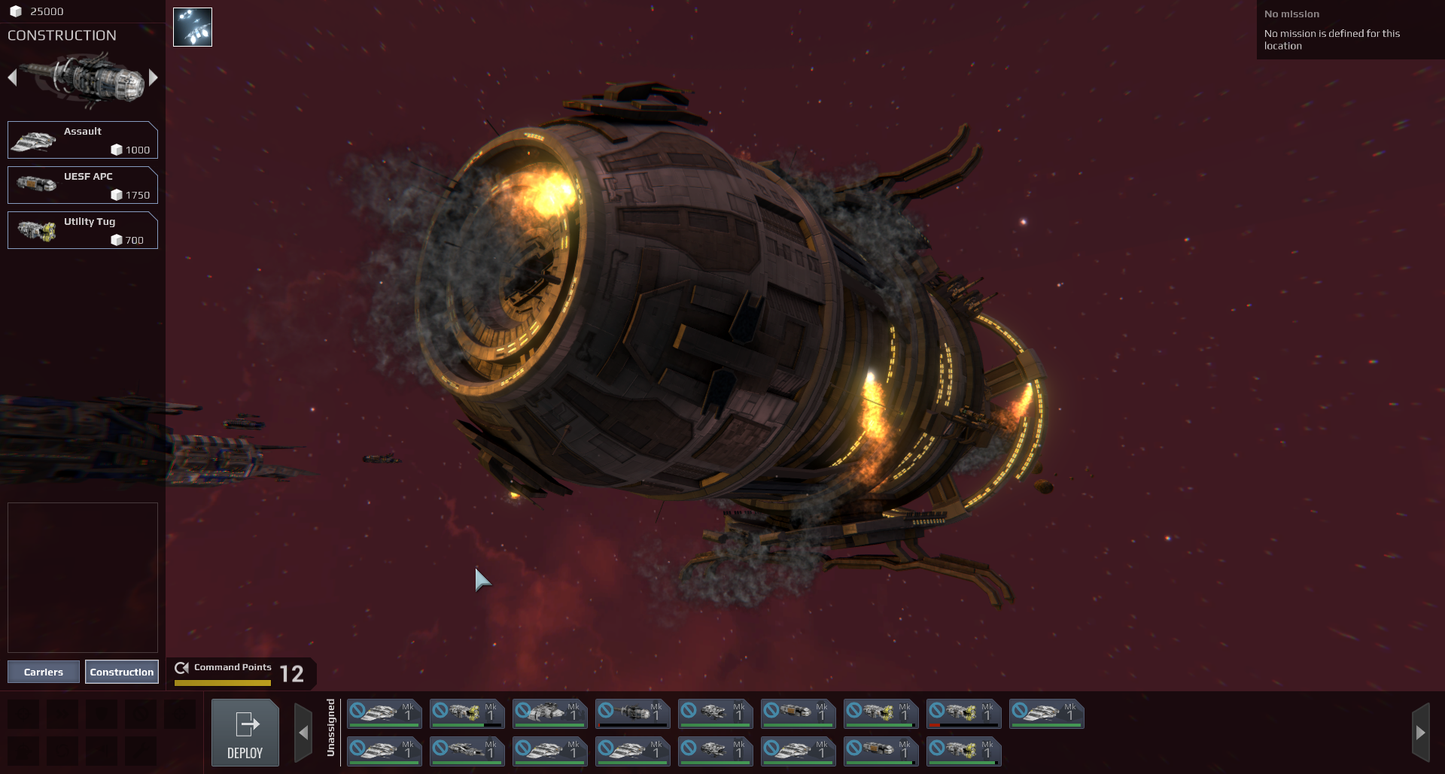Click the left arrow to browse construction ships
Screen dimensions: 1445x774
[12, 77]
